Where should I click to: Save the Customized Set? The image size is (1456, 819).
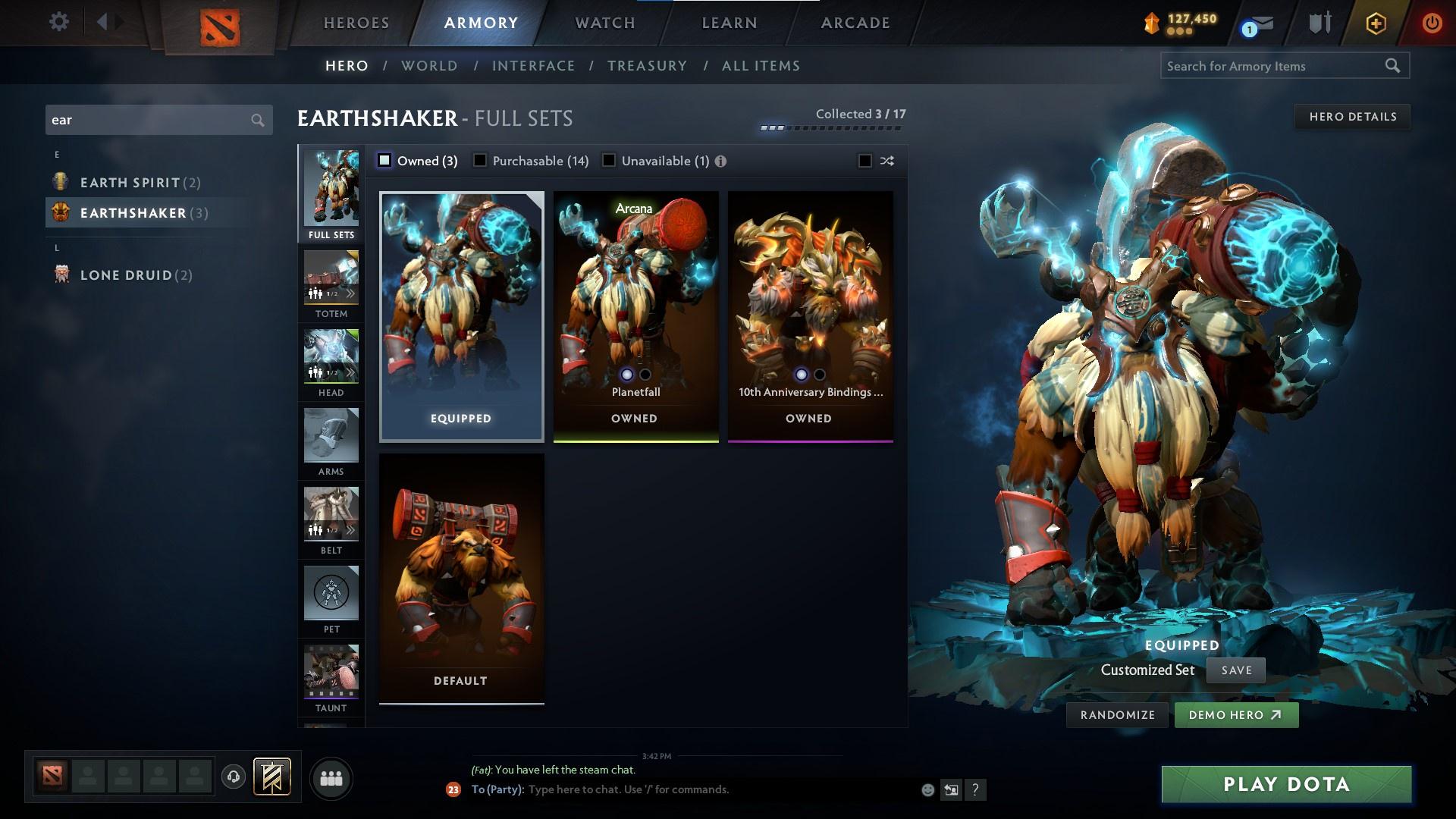click(x=1235, y=670)
